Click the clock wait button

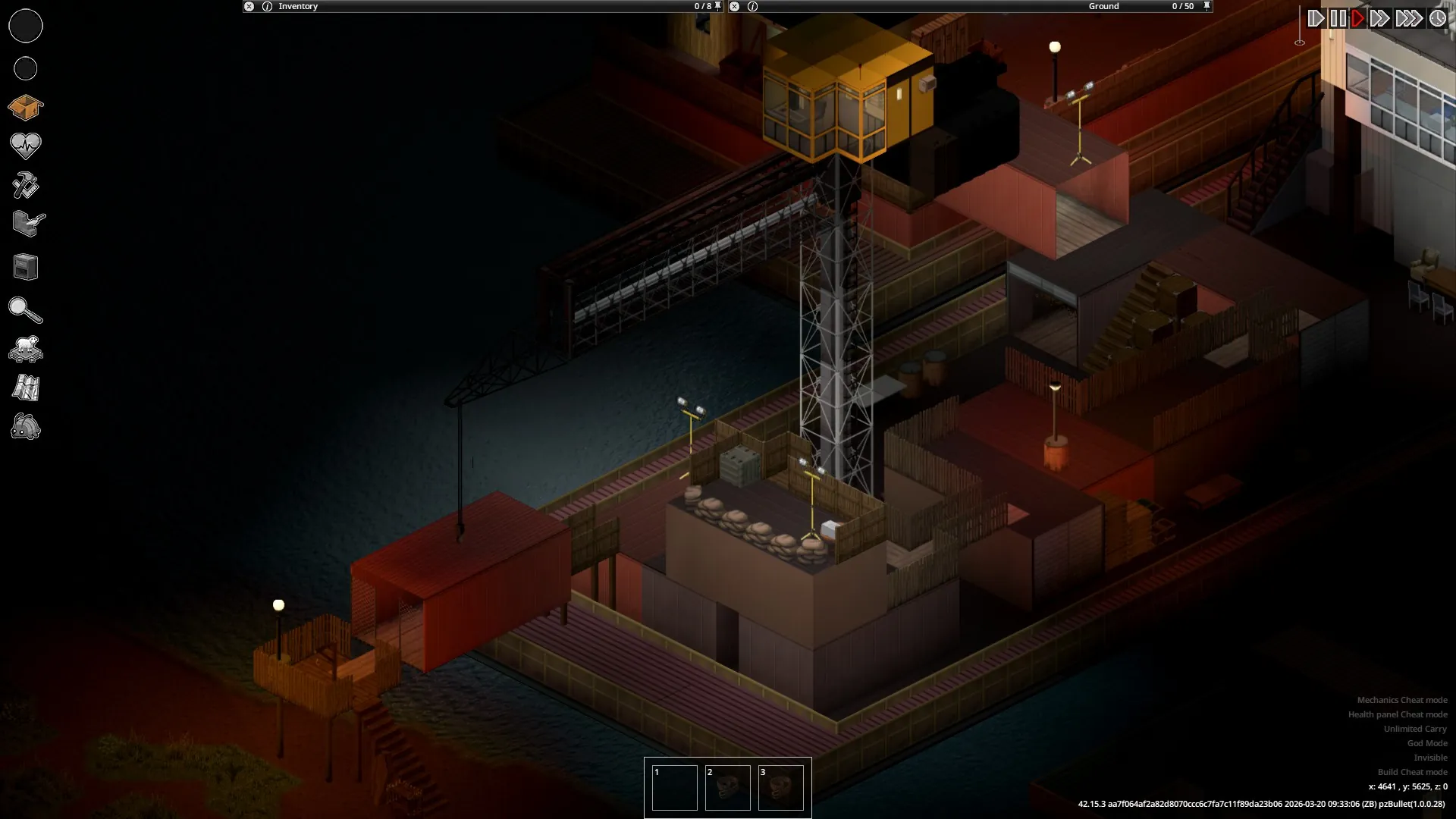point(1438,18)
